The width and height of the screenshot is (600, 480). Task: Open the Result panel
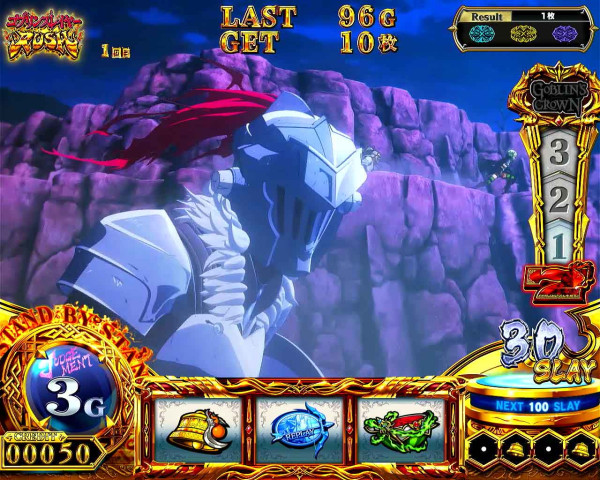tap(520, 30)
